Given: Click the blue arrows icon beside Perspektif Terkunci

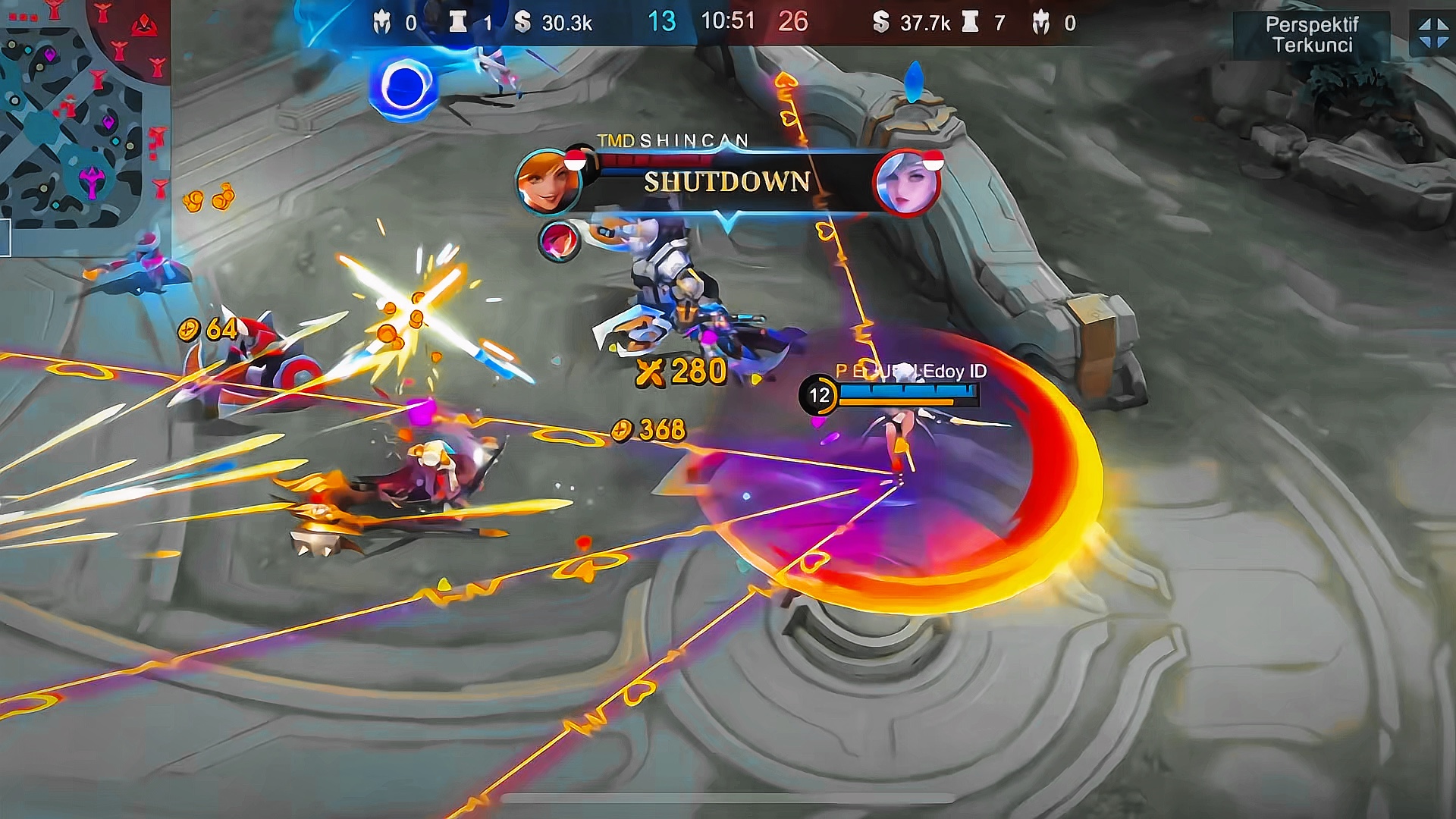Looking at the screenshot, I should [1432, 34].
